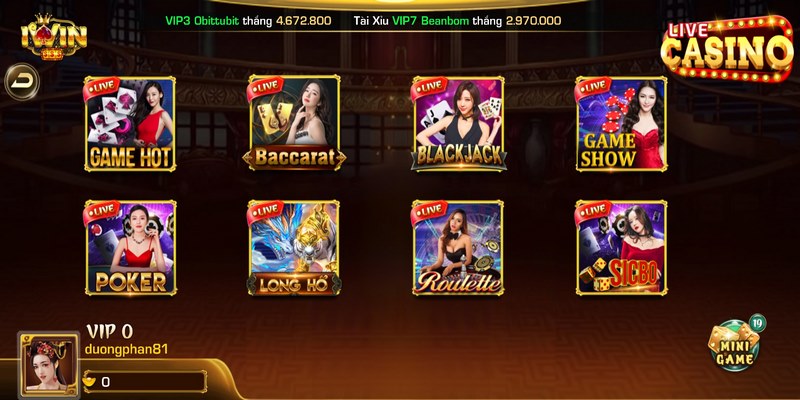
Task: Open the player avatar profile
Action: point(47,365)
